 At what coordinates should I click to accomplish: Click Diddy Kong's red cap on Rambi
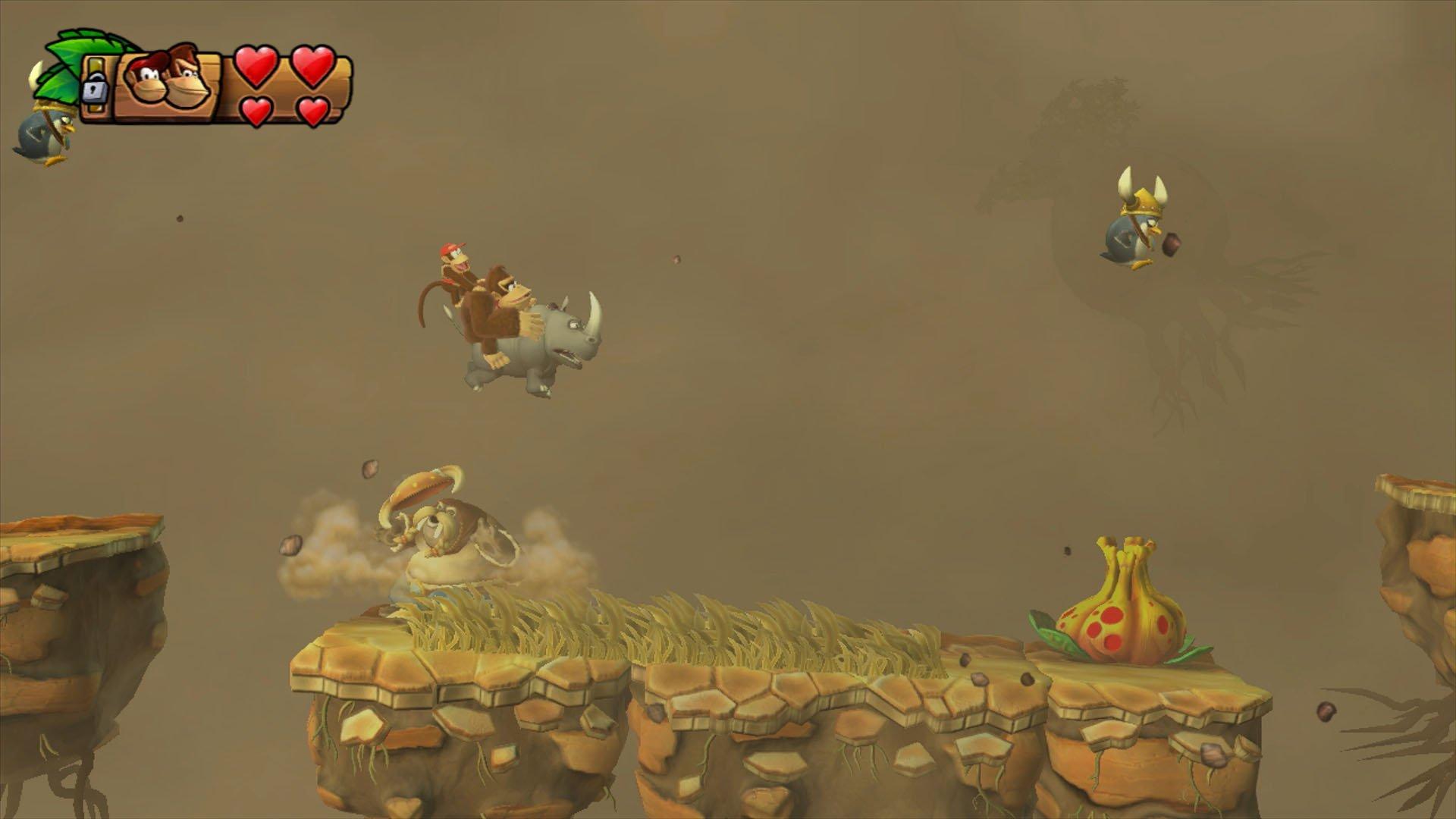click(450, 246)
